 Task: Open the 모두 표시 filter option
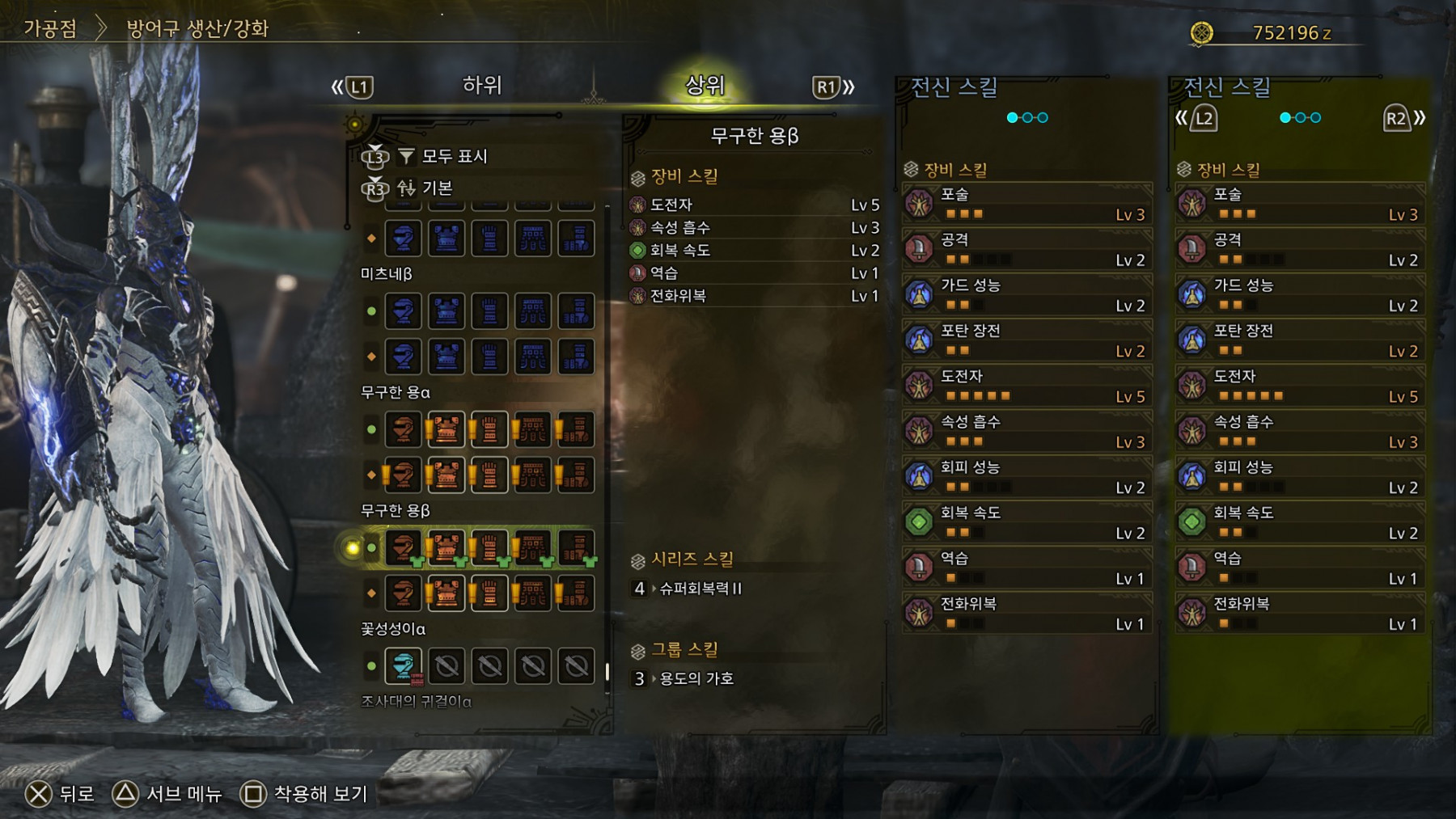454,156
